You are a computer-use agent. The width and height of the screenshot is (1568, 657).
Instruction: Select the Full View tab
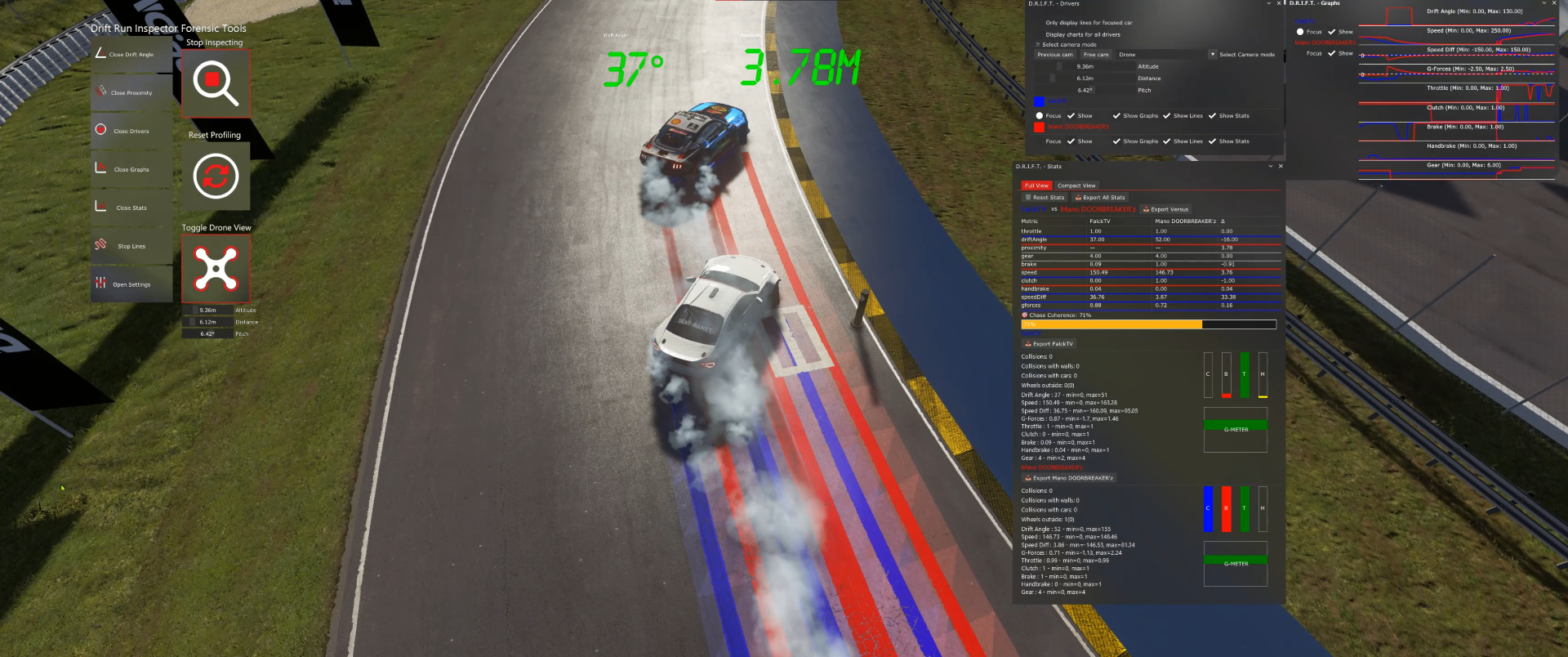(x=1036, y=185)
